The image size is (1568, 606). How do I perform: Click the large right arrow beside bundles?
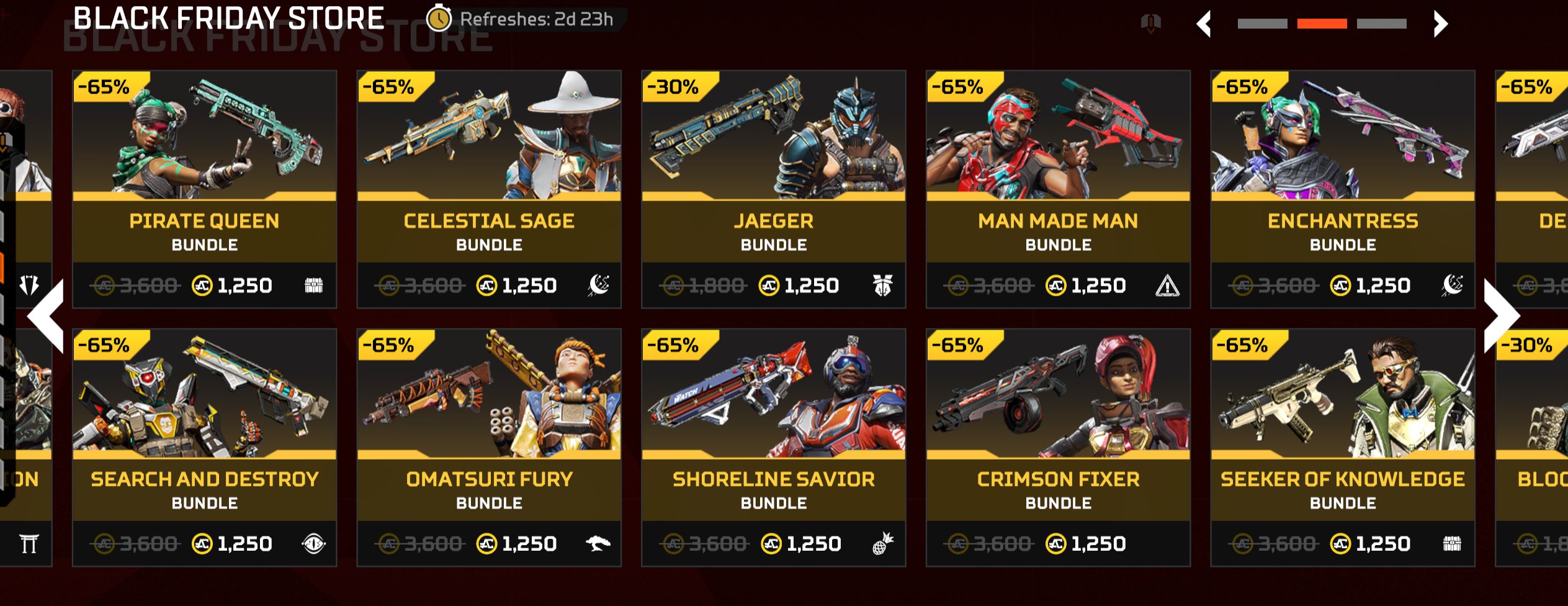coord(1502,316)
